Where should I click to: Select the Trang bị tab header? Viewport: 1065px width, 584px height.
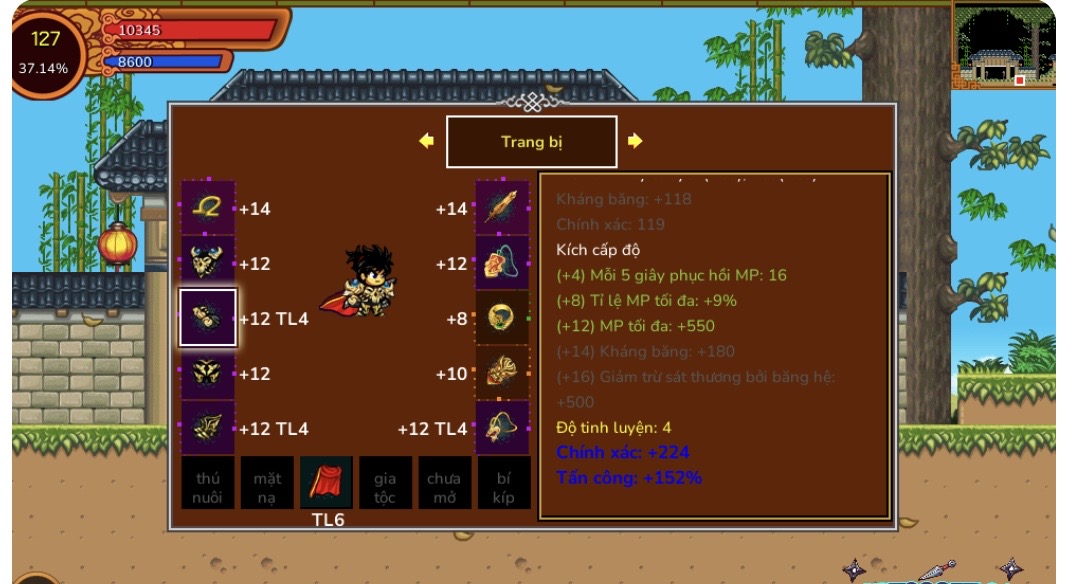(x=531, y=142)
